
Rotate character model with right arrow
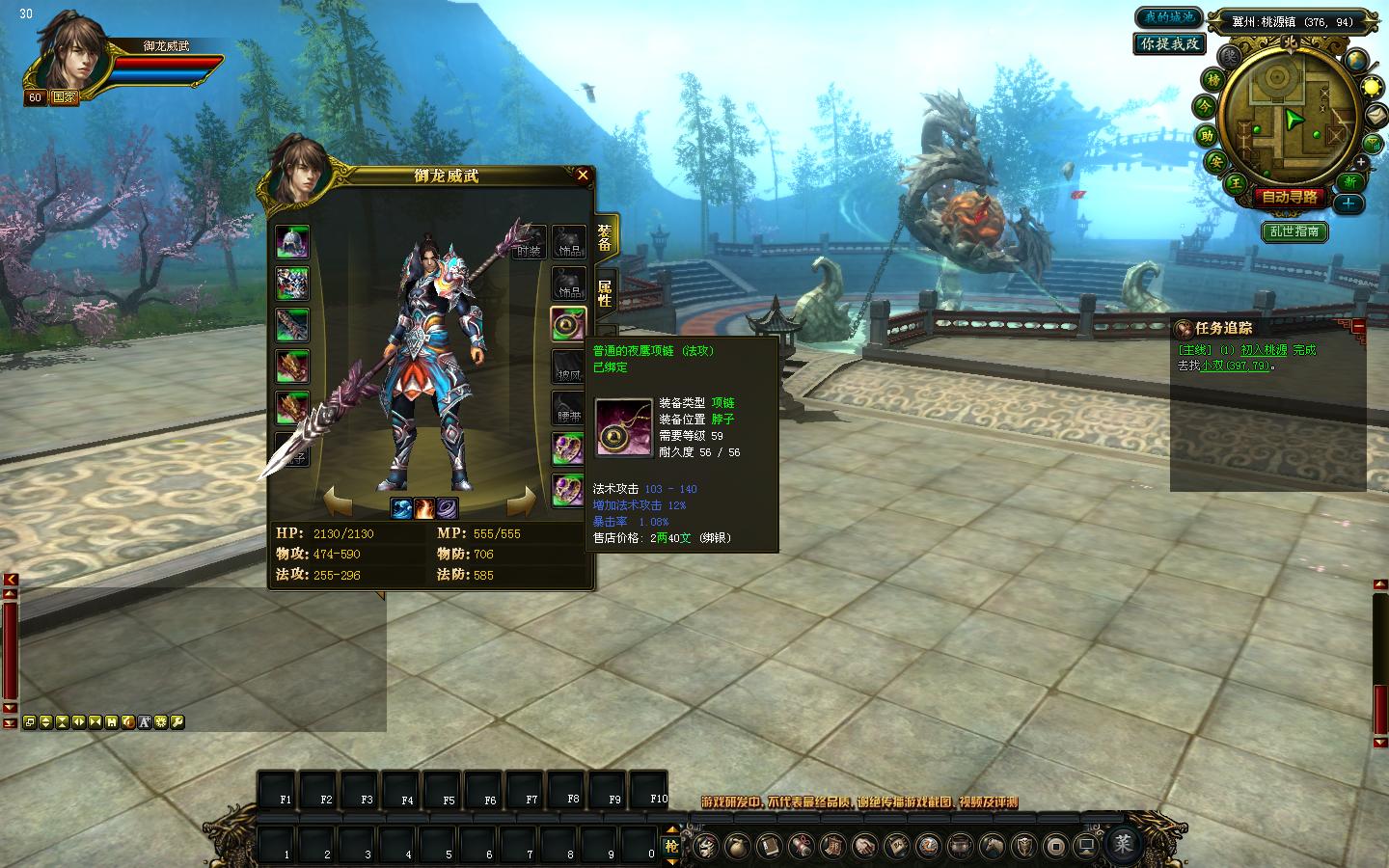coord(521,502)
